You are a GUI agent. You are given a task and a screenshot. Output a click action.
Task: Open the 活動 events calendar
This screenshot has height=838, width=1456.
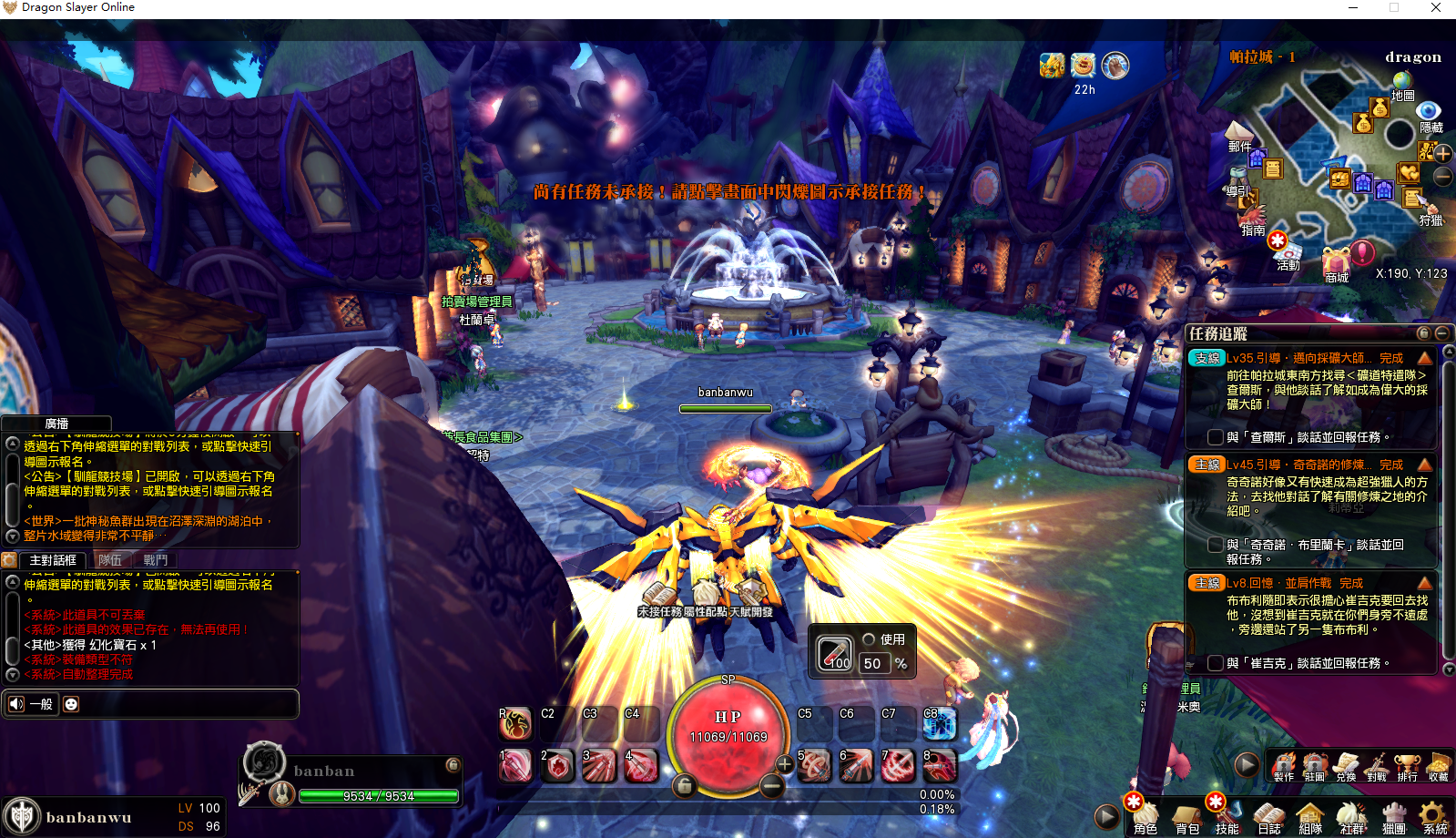coord(1286,252)
